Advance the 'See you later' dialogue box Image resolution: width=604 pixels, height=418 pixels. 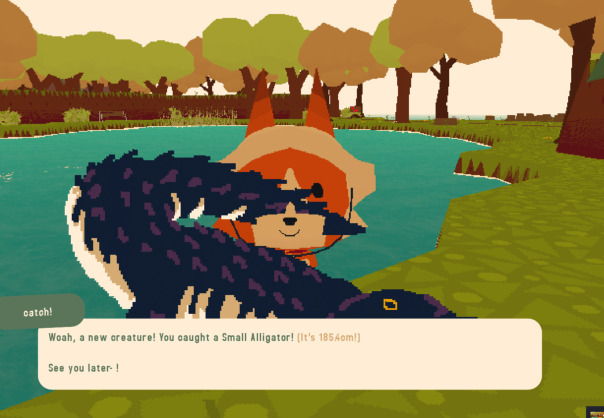290,354
